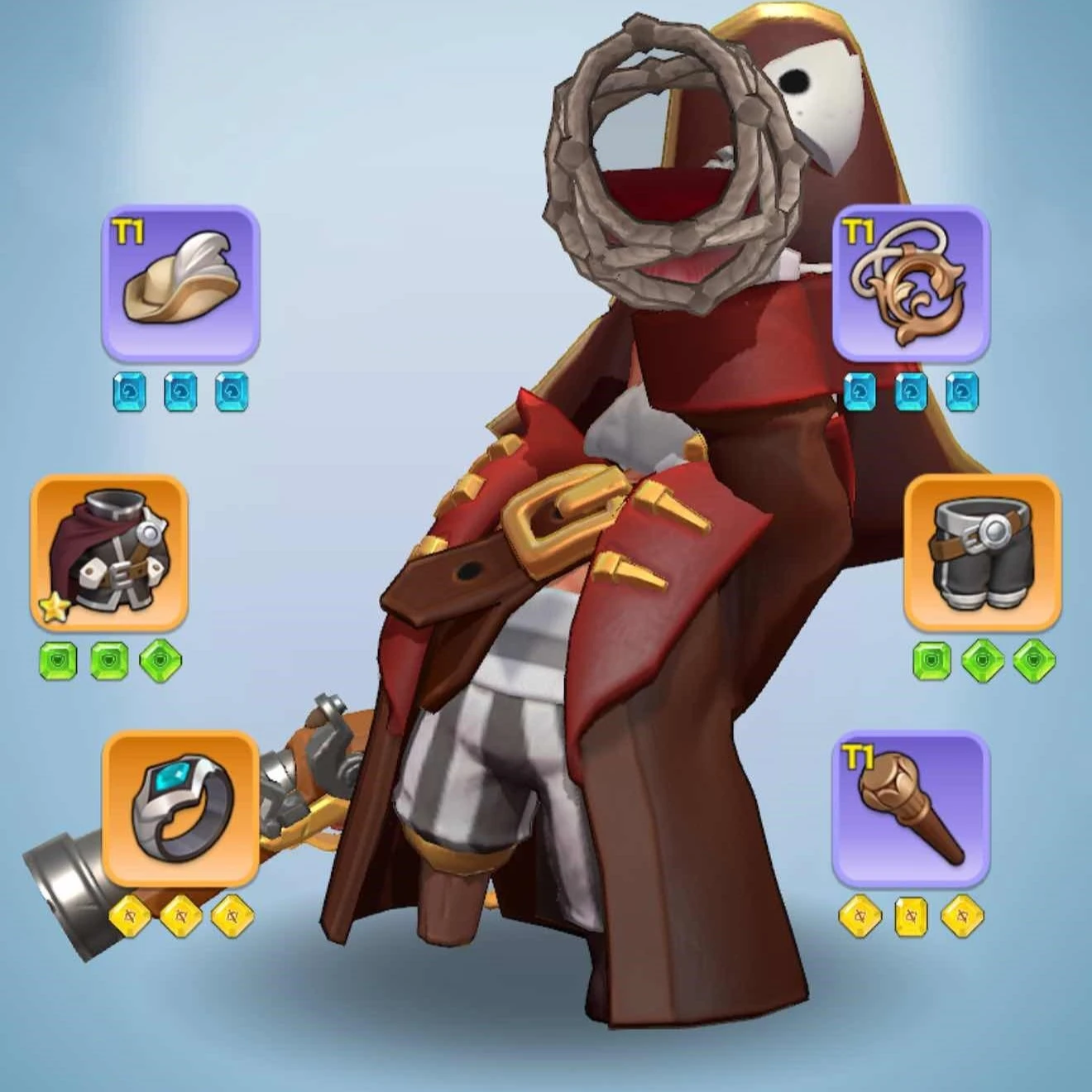Viewport: 1092px width, 1092px height.
Task: Select the feathered hat equipment slot
Action: tap(180, 283)
